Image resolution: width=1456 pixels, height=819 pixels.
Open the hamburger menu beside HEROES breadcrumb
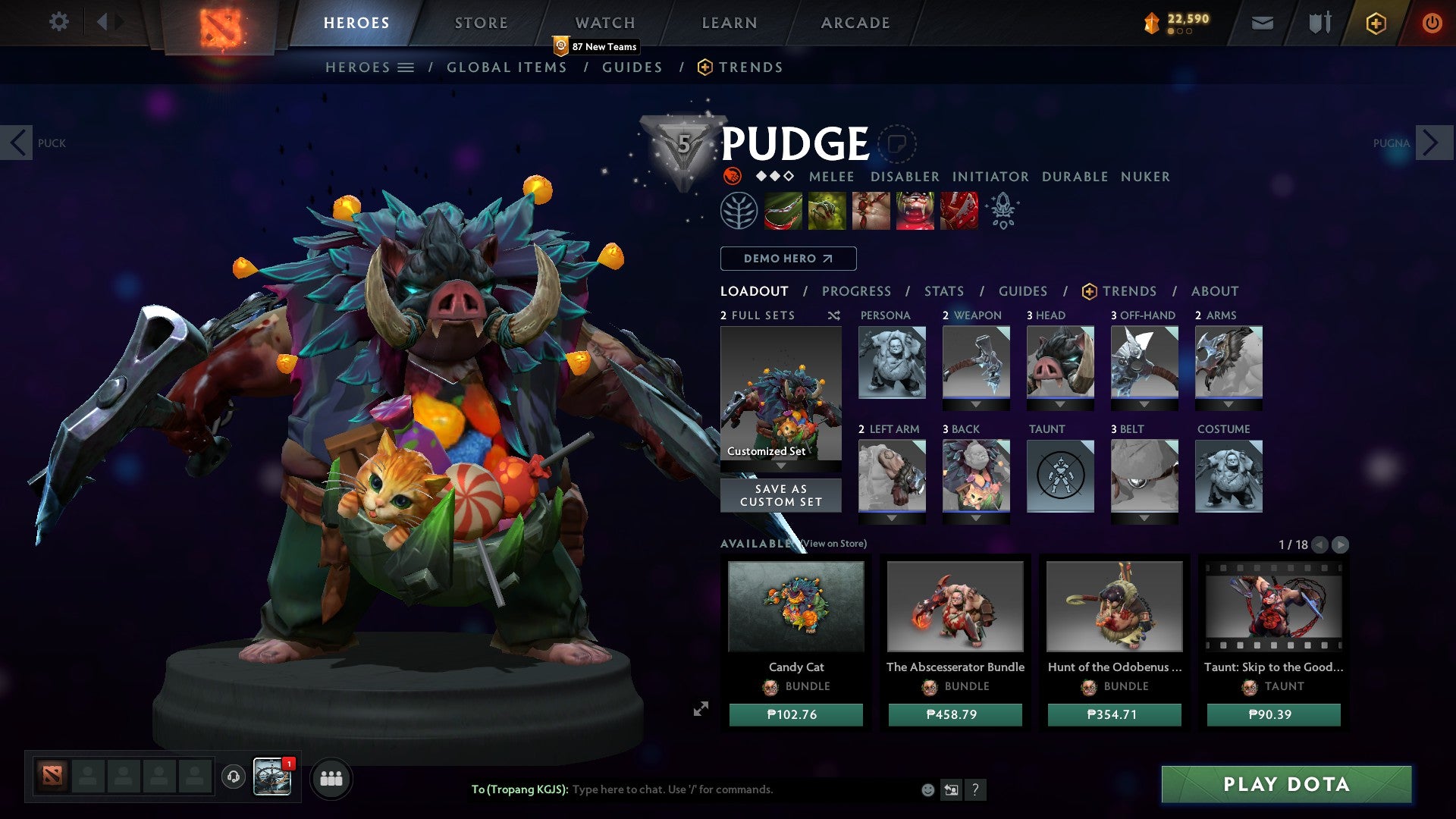coord(405,67)
